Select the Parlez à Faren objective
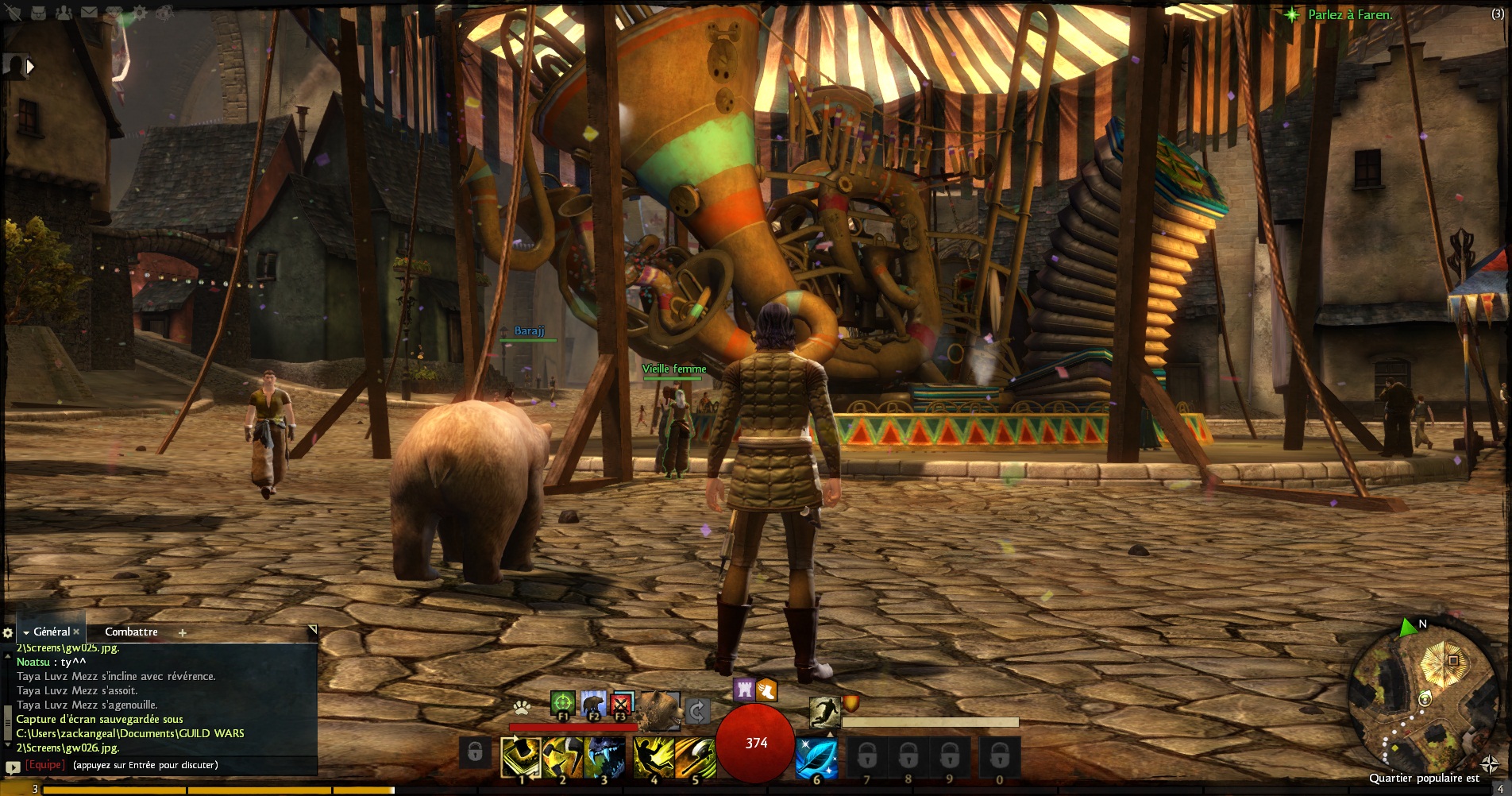This screenshot has height=796, width=1512. (1350, 14)
